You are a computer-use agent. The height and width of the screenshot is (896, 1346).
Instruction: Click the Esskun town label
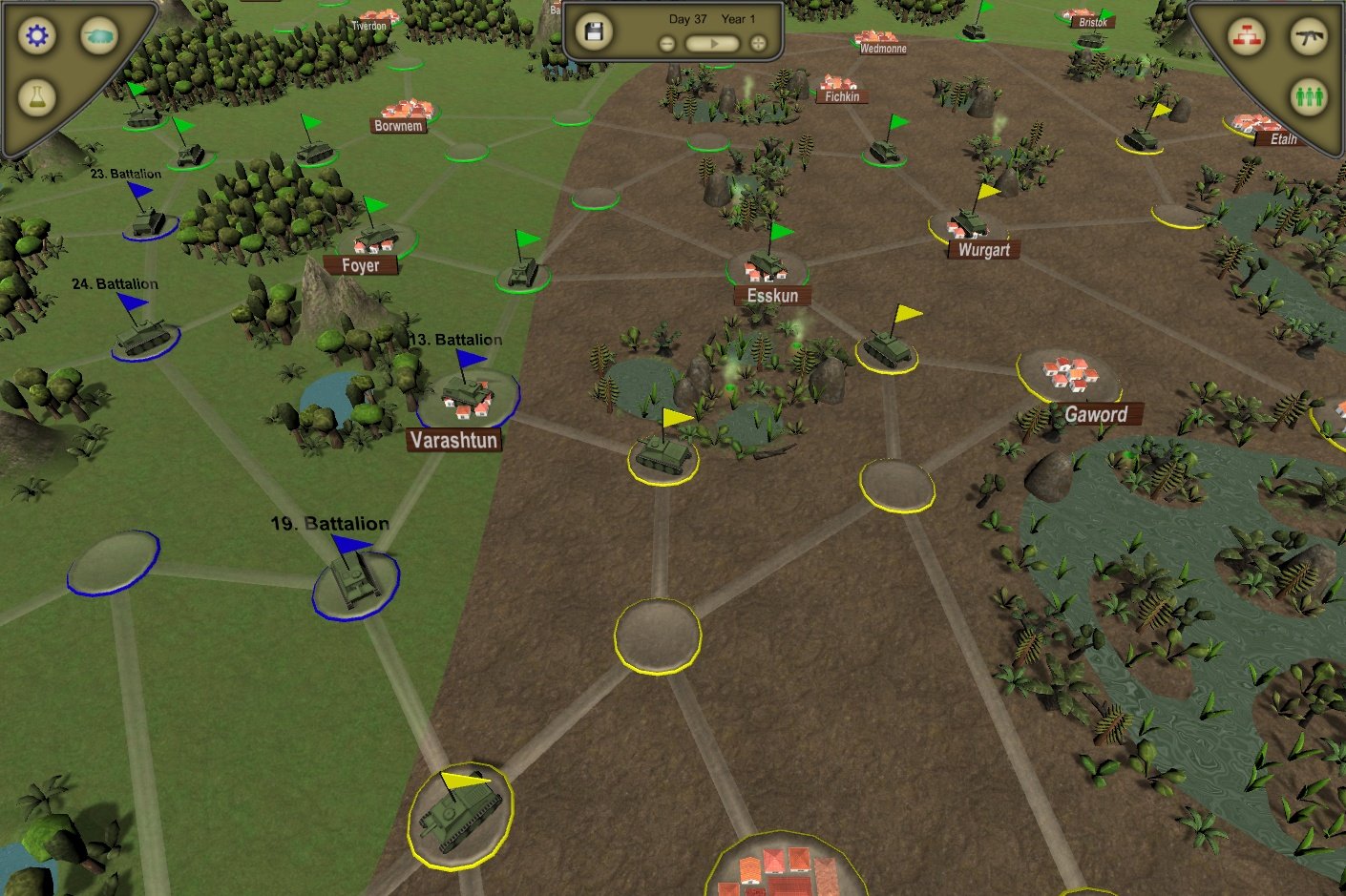pos(771,296)
